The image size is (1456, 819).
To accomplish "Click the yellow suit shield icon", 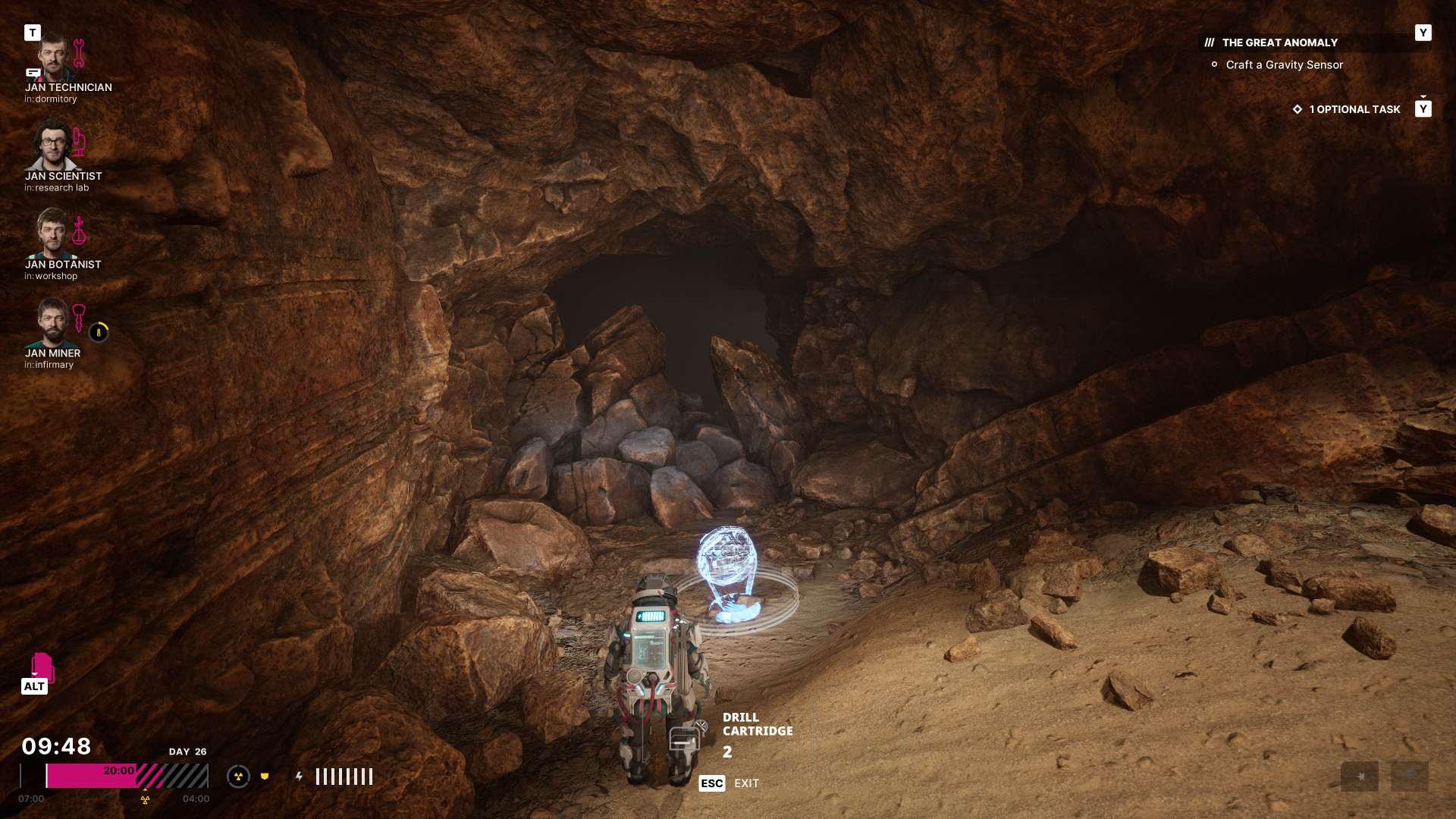I will pos(265,777).
